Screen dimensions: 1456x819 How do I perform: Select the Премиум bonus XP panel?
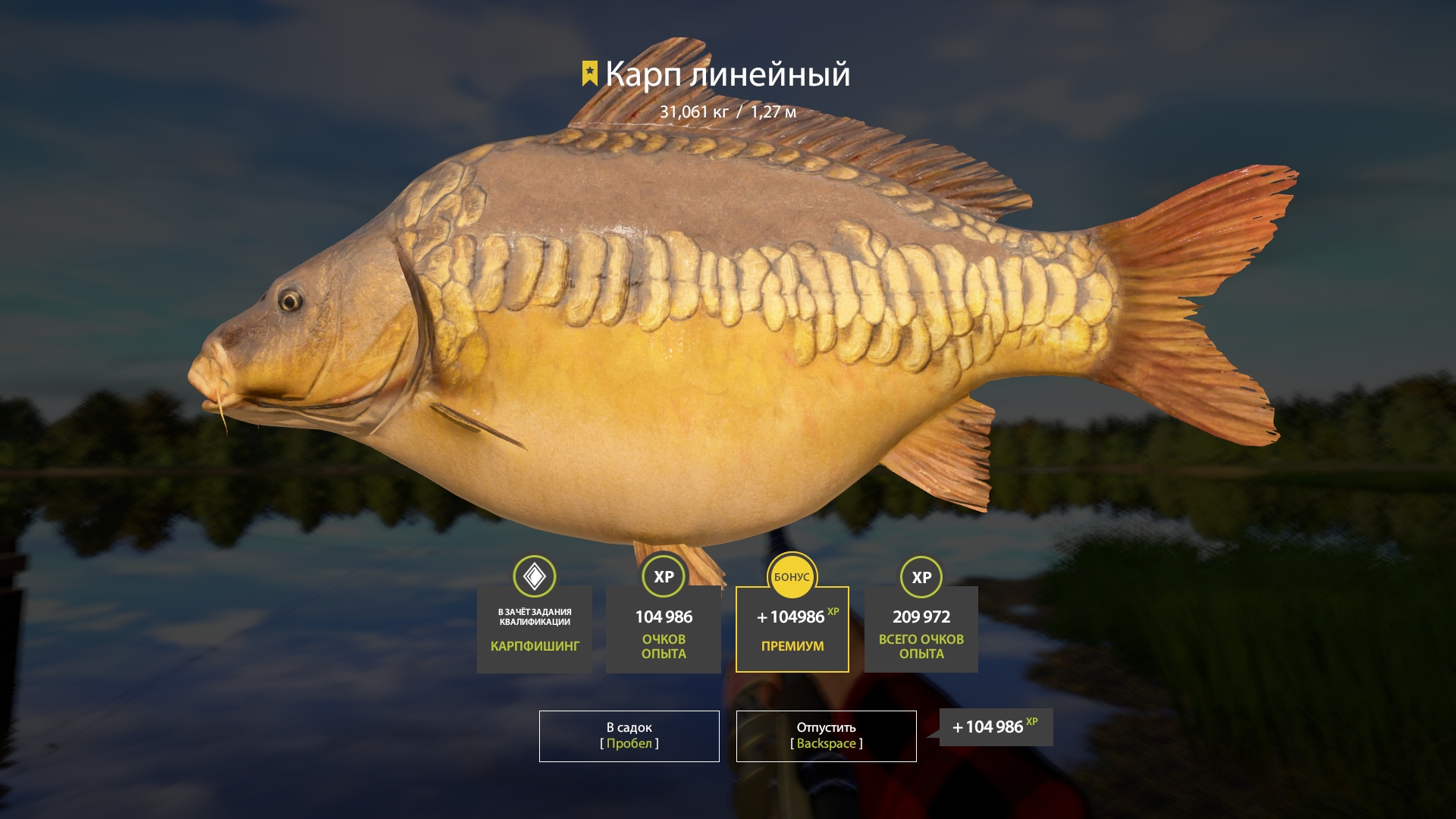click(x=792, y=629)
